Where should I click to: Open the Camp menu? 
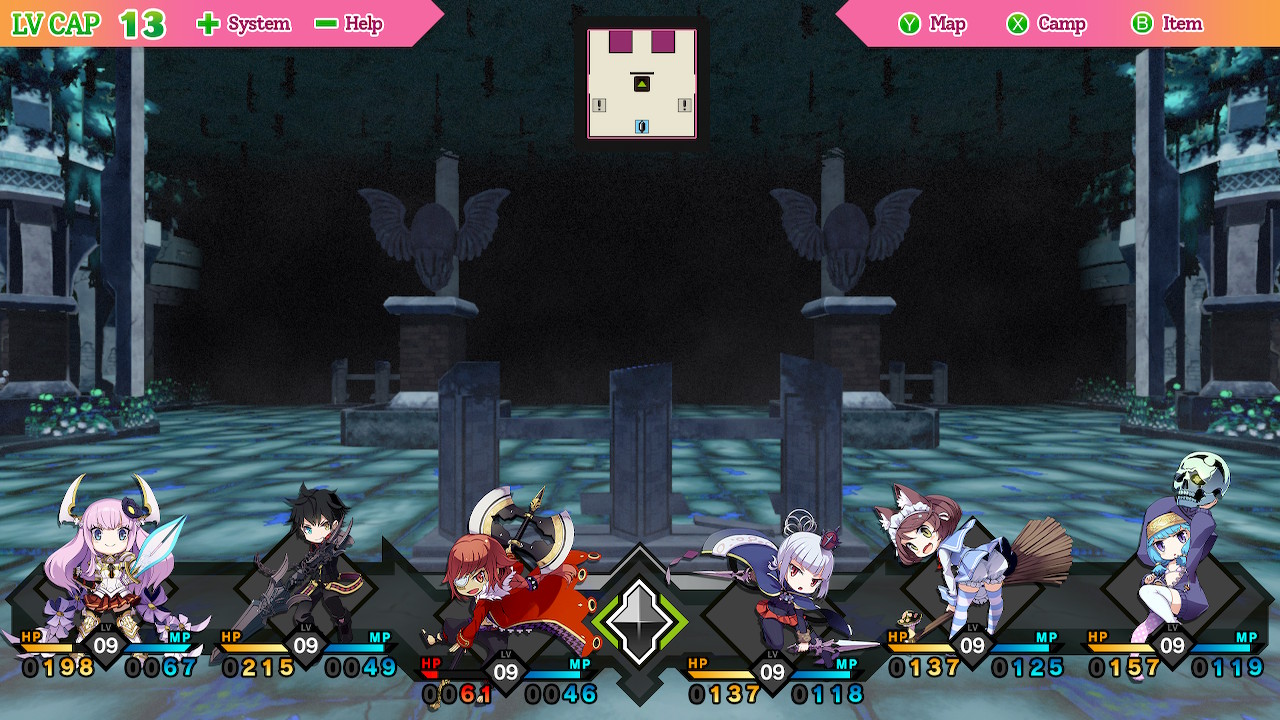coord(1046,24)
